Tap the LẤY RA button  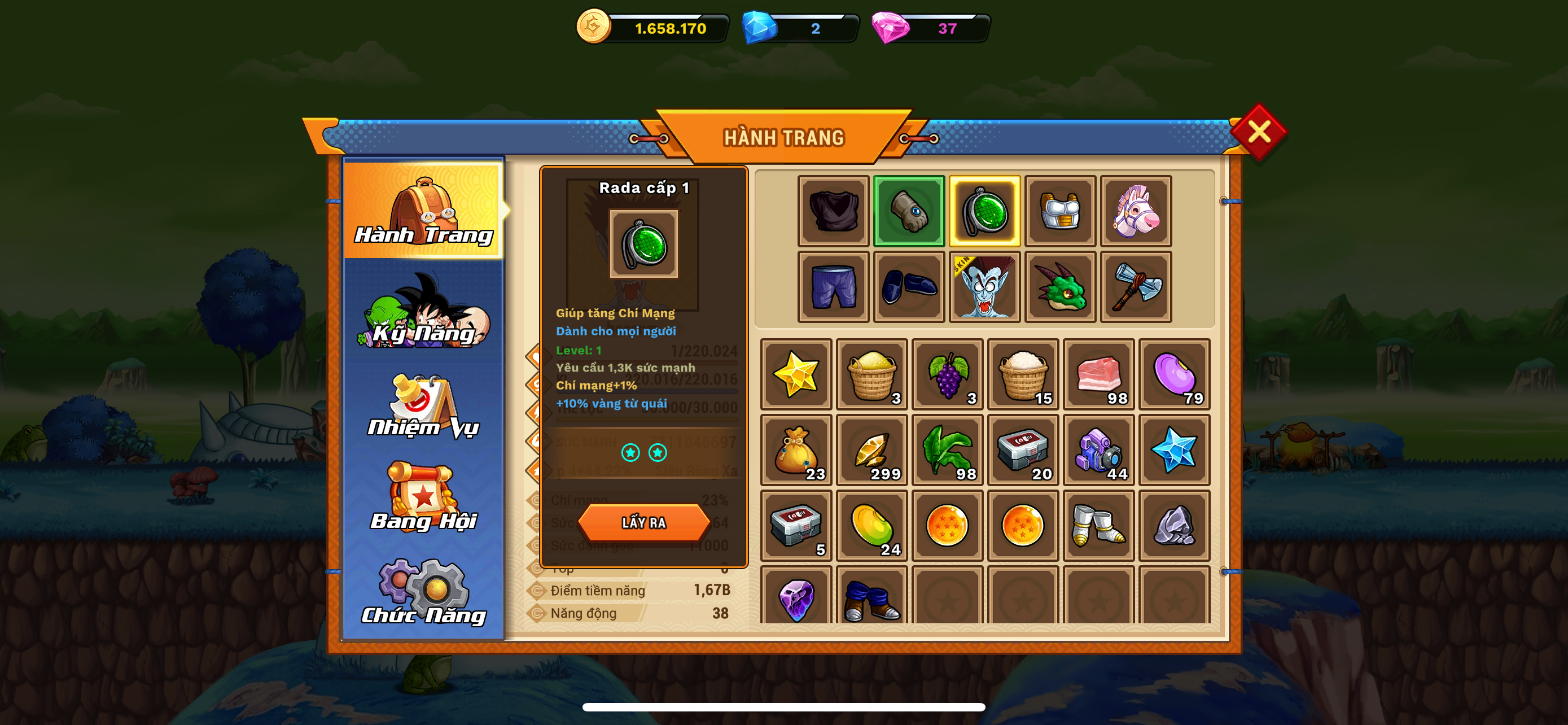click(x=643, y=522)
